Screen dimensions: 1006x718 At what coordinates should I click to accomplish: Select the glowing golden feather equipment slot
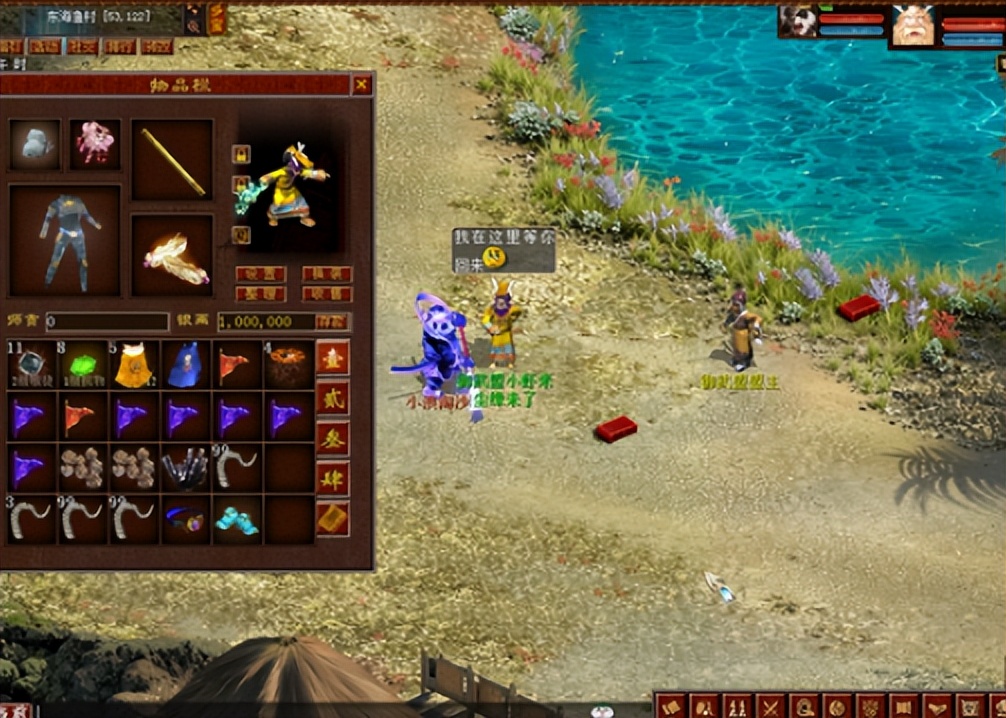point(172,256)
